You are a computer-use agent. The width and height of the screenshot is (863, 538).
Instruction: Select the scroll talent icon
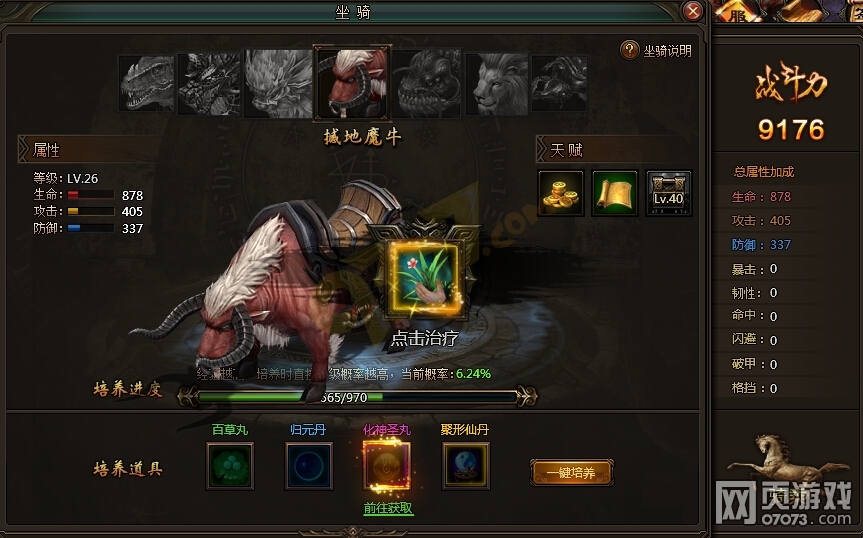pyautogui.click(x=615, y=191)
